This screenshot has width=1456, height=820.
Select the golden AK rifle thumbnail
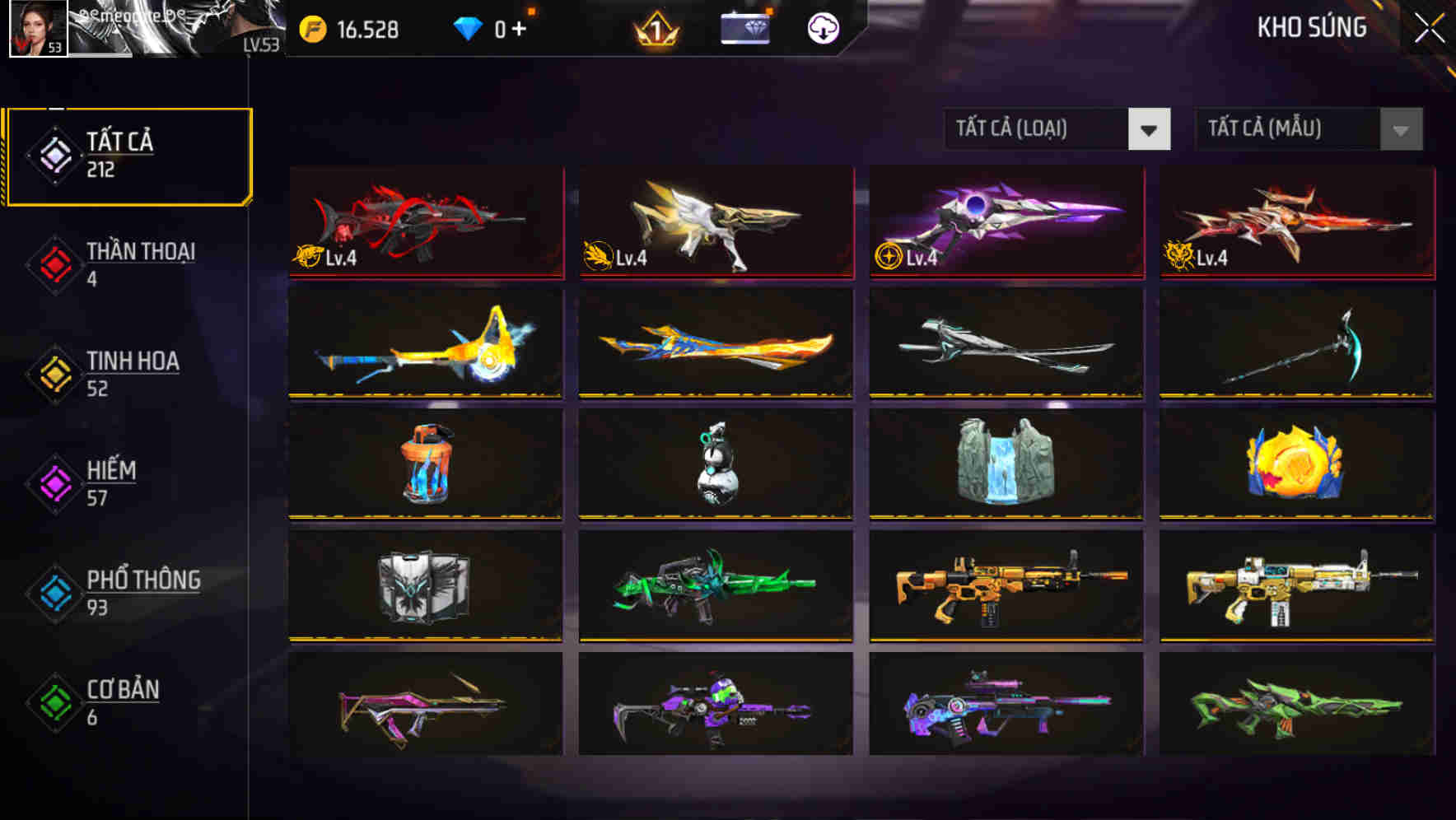click(1003, 587)
